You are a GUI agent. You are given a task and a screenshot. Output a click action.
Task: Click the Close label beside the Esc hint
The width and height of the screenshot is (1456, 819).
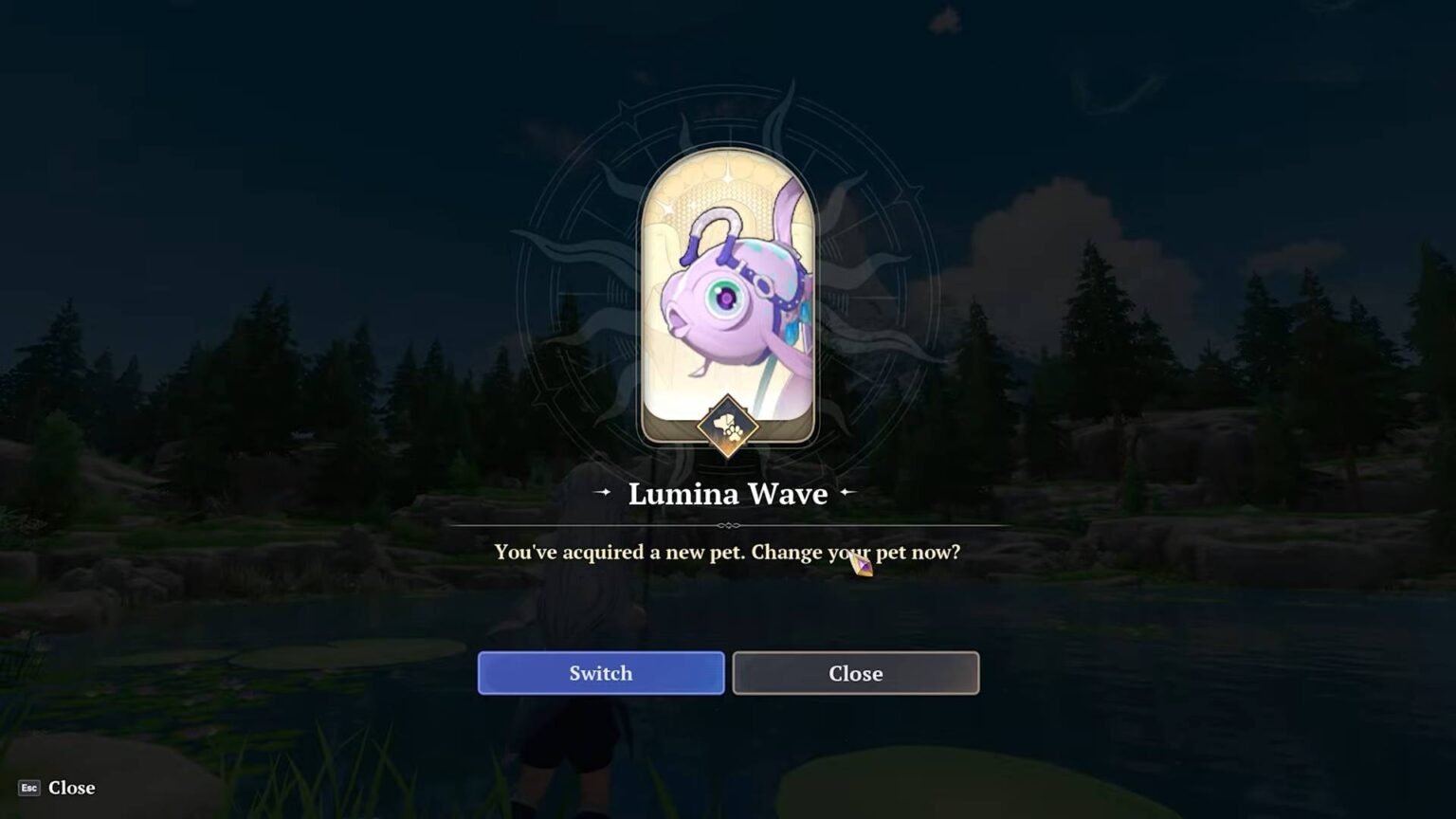pos(71,788)
